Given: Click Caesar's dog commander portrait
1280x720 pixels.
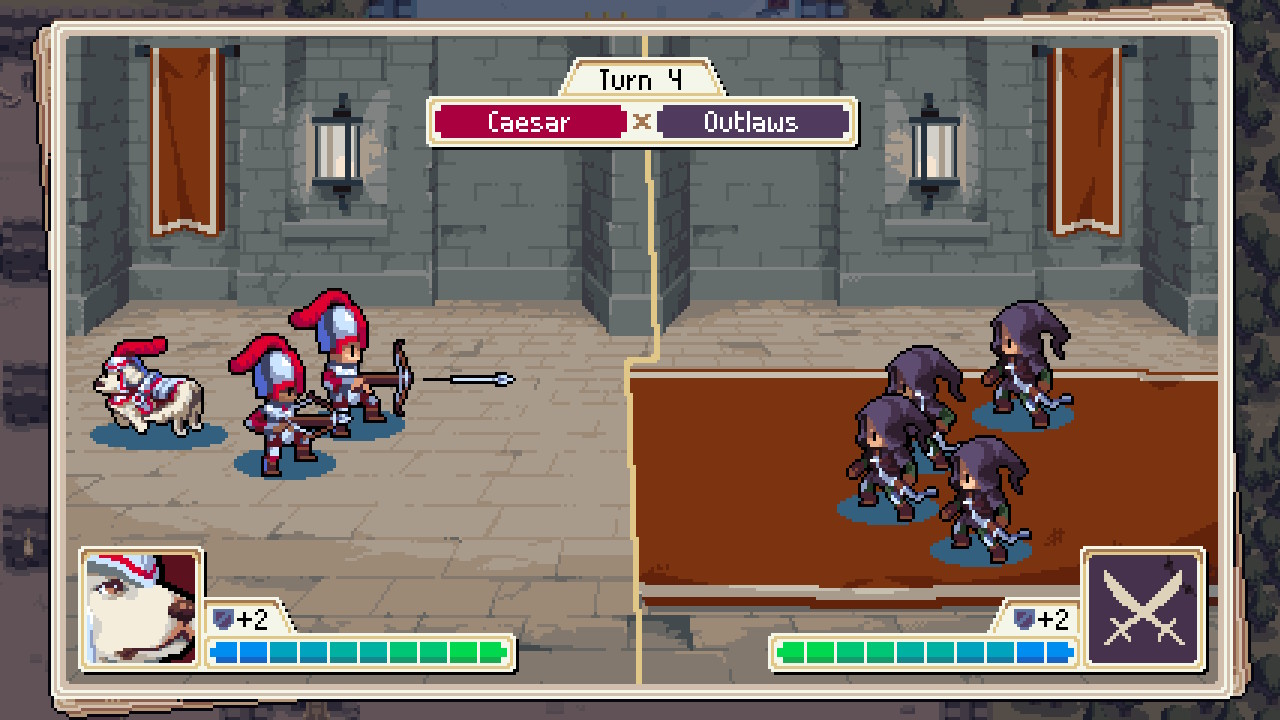Looking at the screenshot, I should tap(141, 607).
